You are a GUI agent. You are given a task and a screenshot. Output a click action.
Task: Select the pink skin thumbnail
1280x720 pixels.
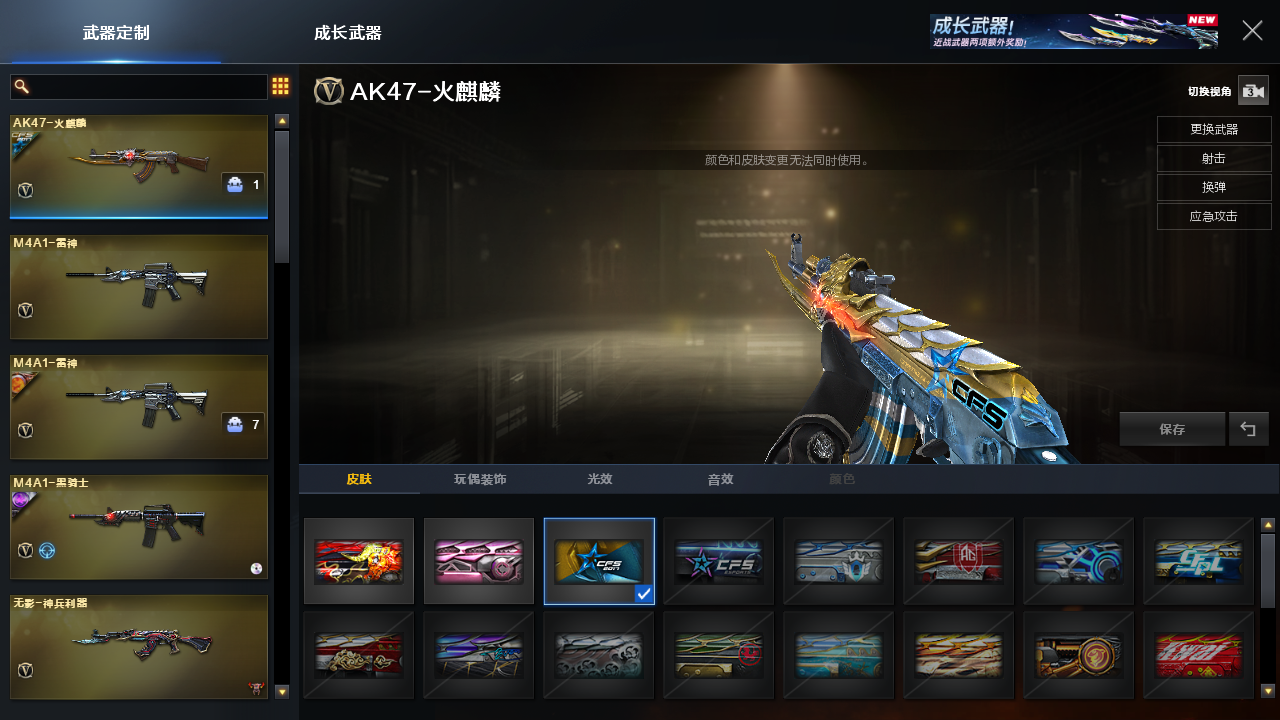479,561
